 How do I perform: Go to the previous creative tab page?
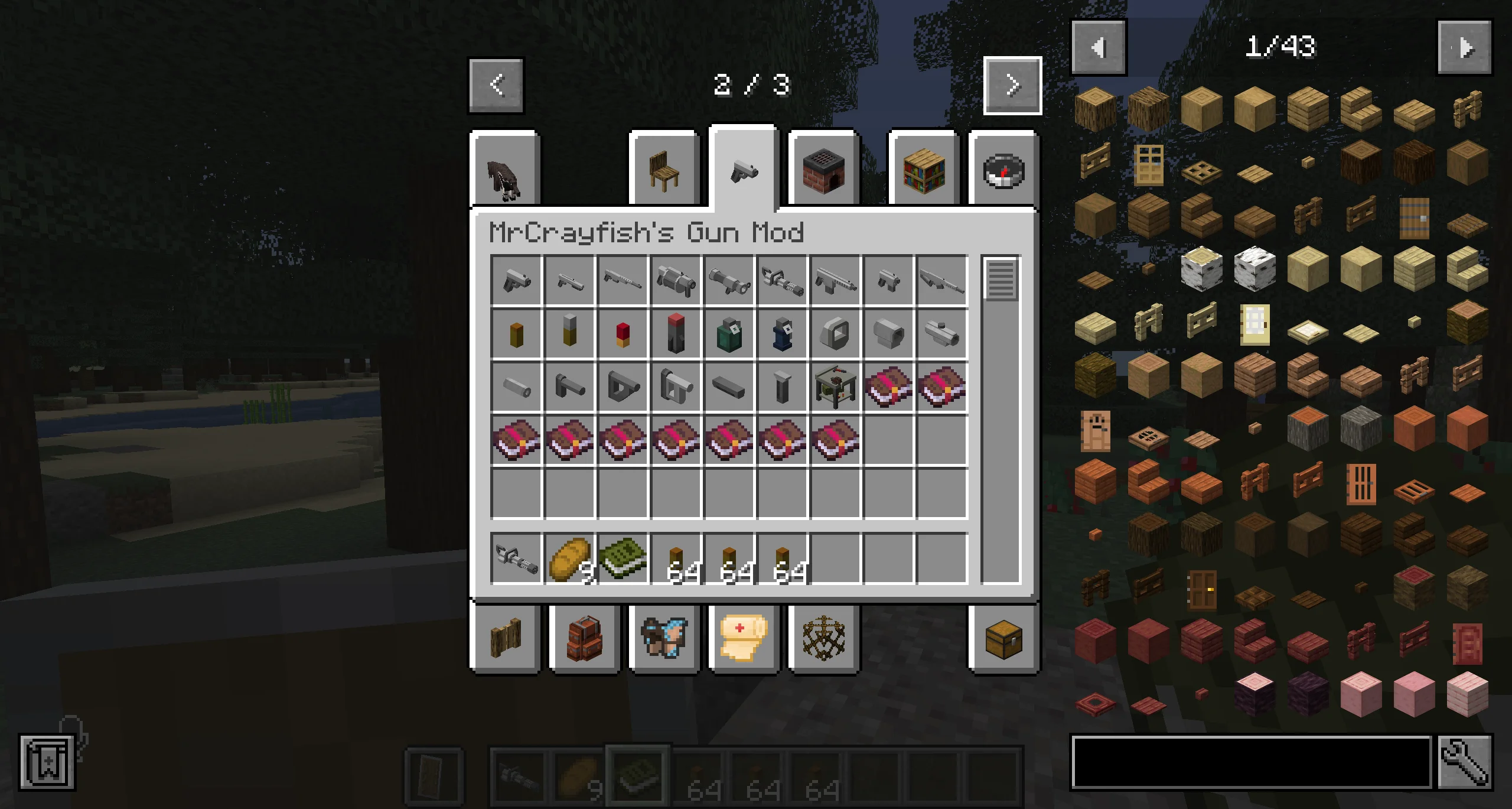pyautogui.click(x=496, y=86)
